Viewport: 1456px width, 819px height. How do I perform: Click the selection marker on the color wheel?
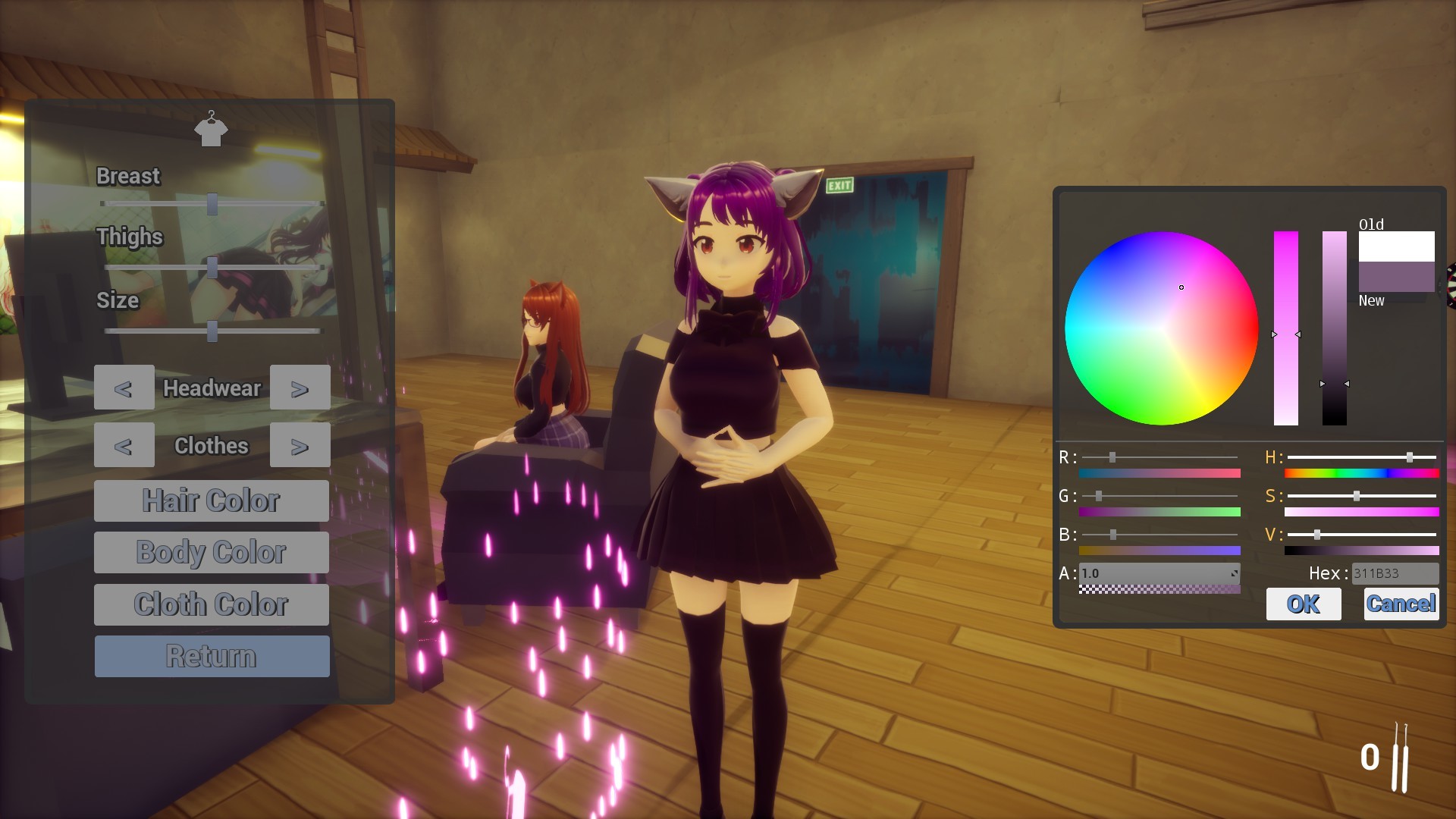(1182, 287)
